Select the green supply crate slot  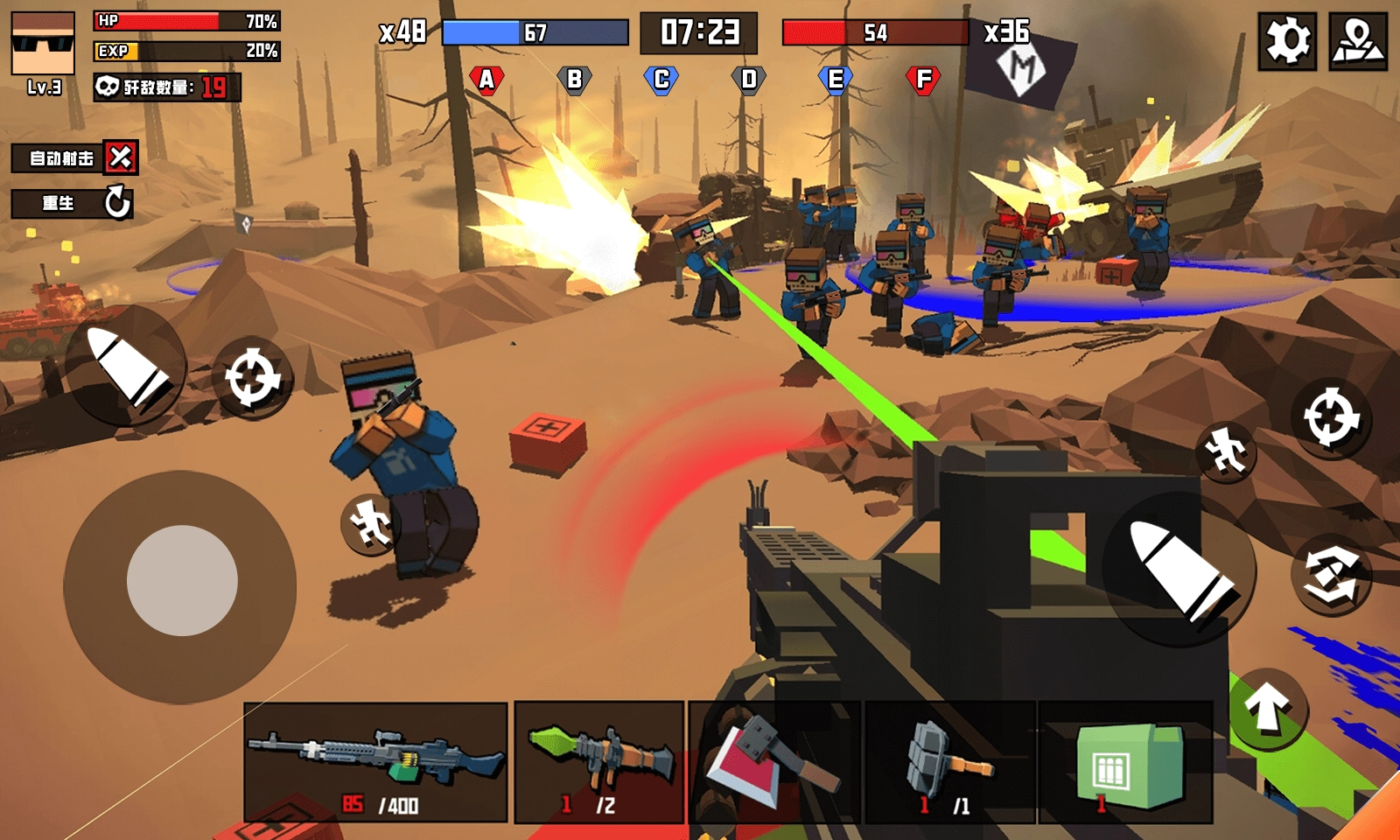[1125, 762]
